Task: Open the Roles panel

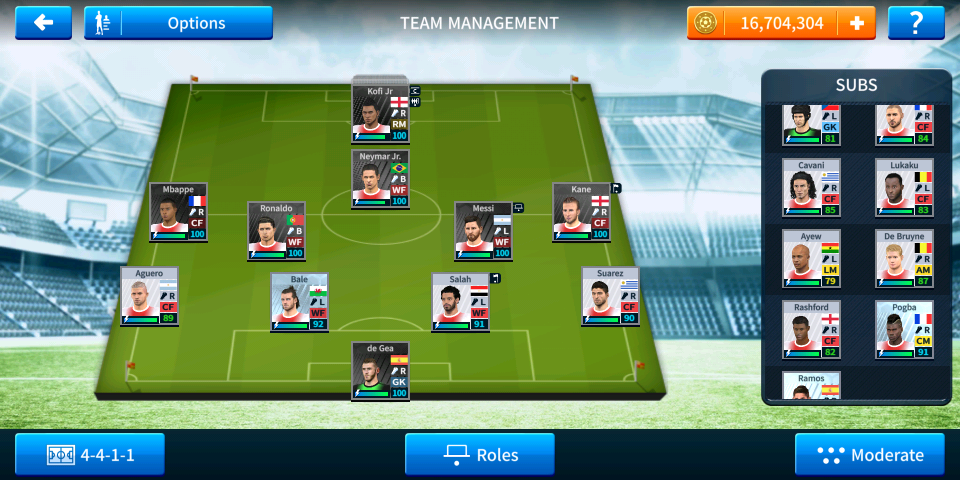Action: click(x=480, y=455)
